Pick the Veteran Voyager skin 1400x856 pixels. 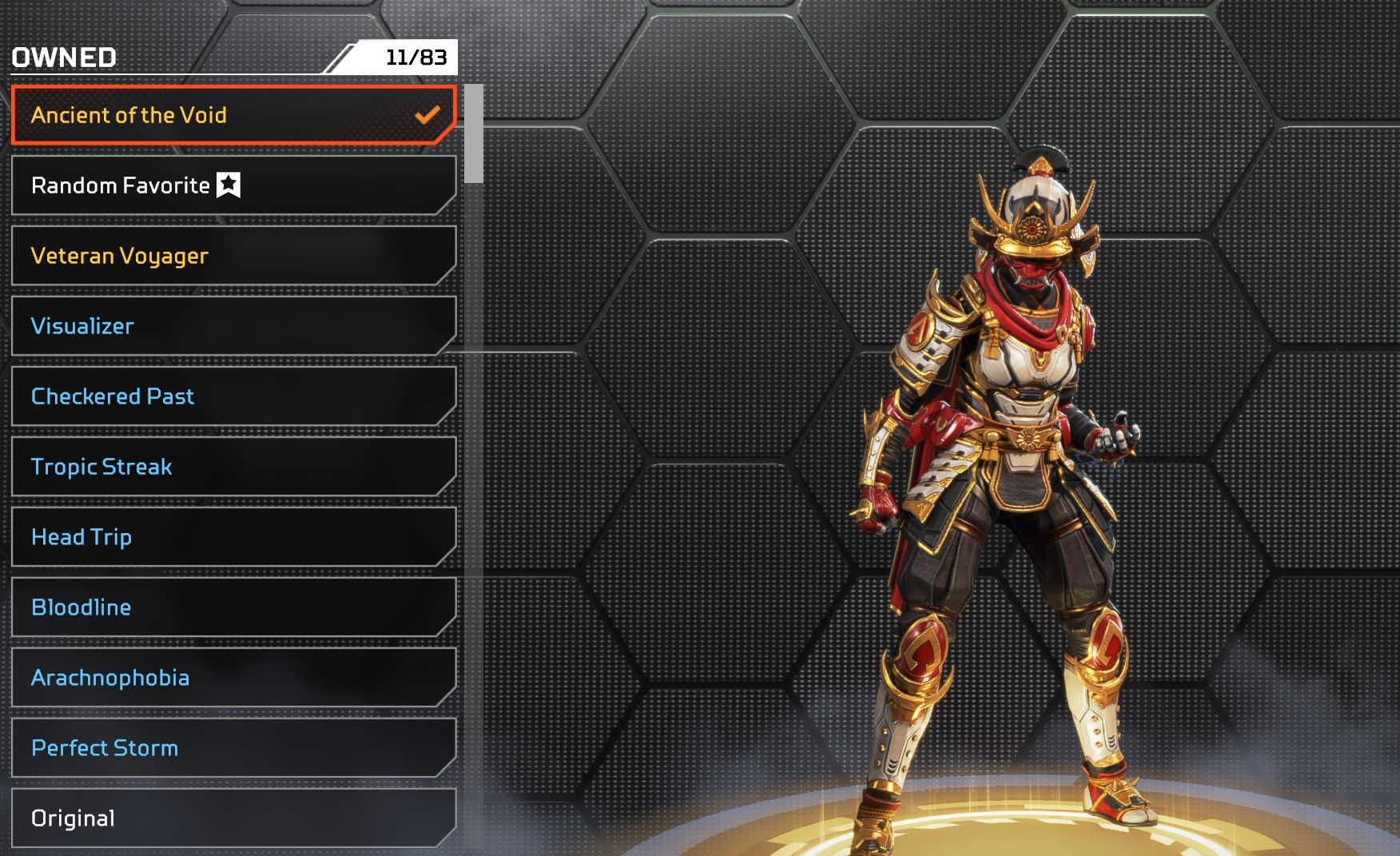(232, 256)
